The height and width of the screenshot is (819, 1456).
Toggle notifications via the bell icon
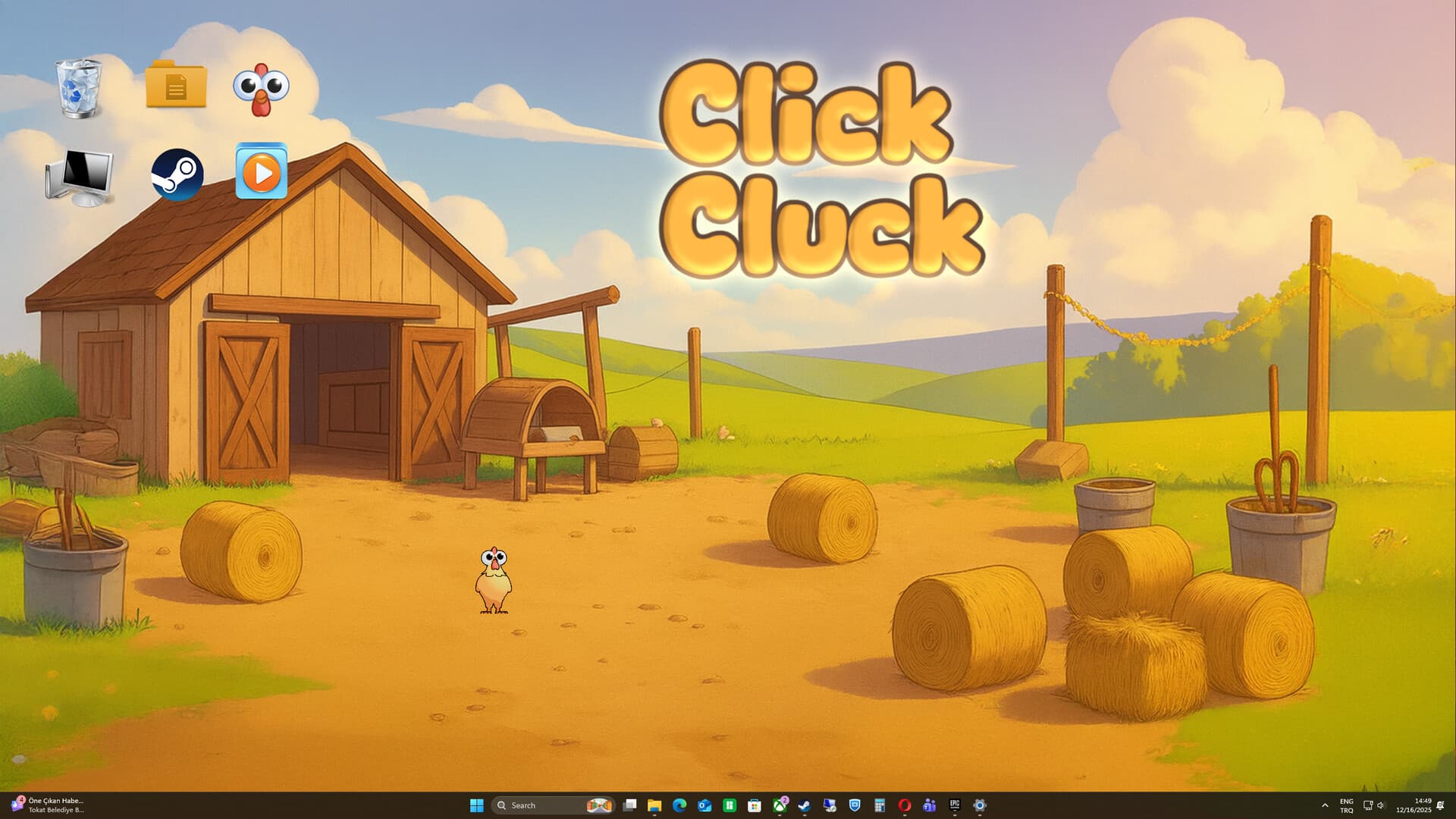coord(1441,806)
